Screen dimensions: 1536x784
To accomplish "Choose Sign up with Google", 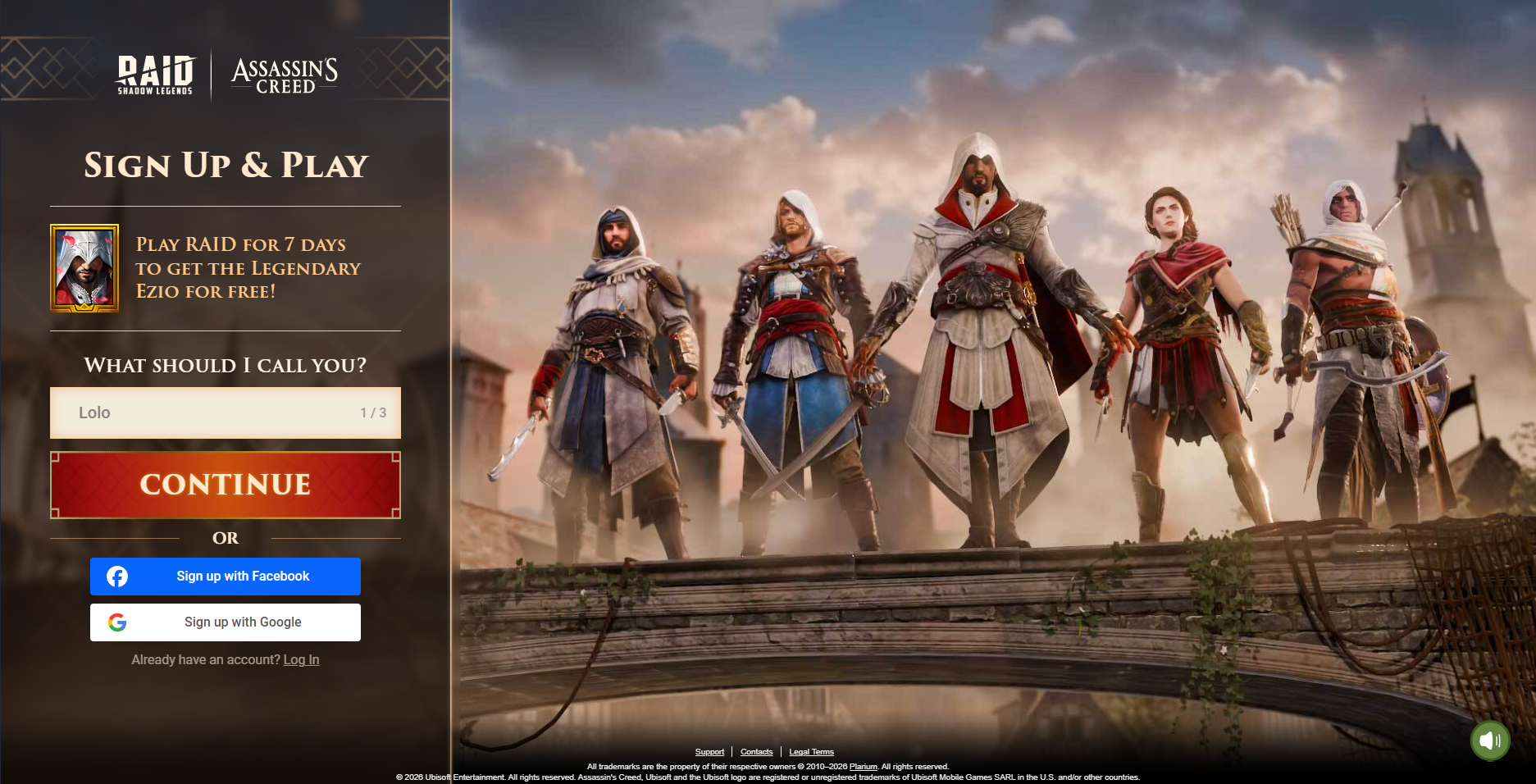I will pos(226,622).
